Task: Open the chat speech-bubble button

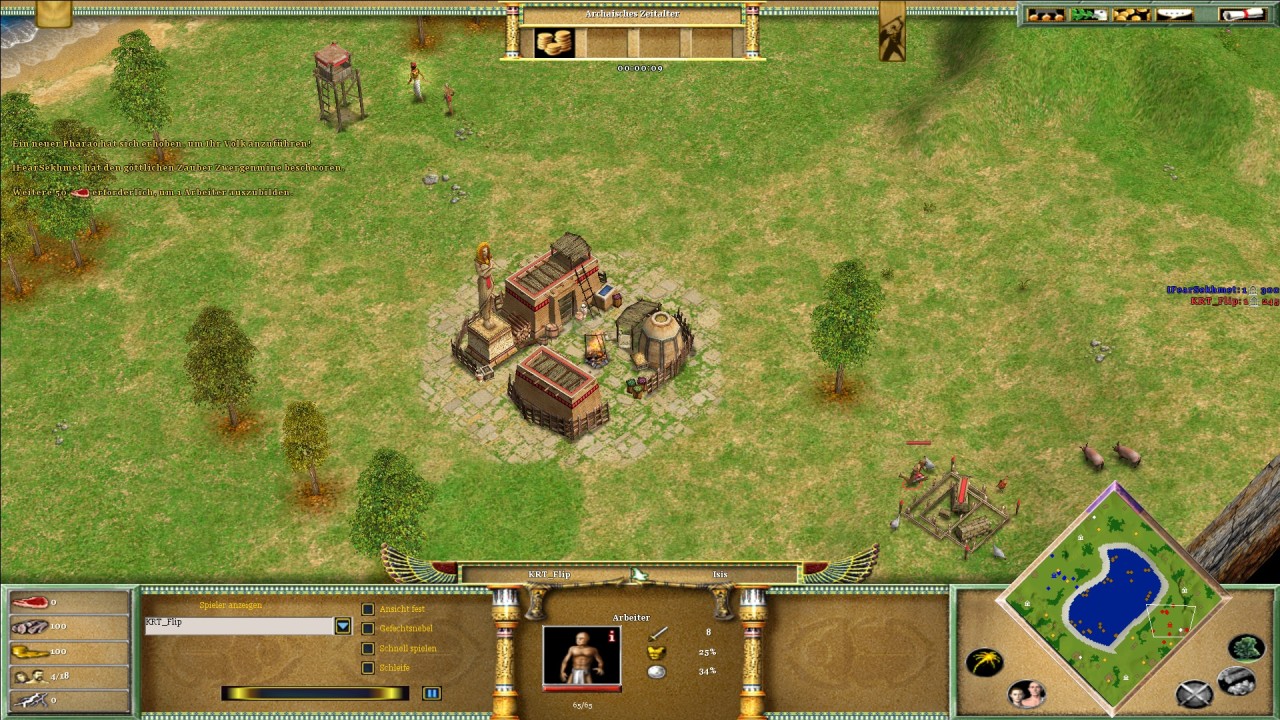Action: (x=1175, y=14)
